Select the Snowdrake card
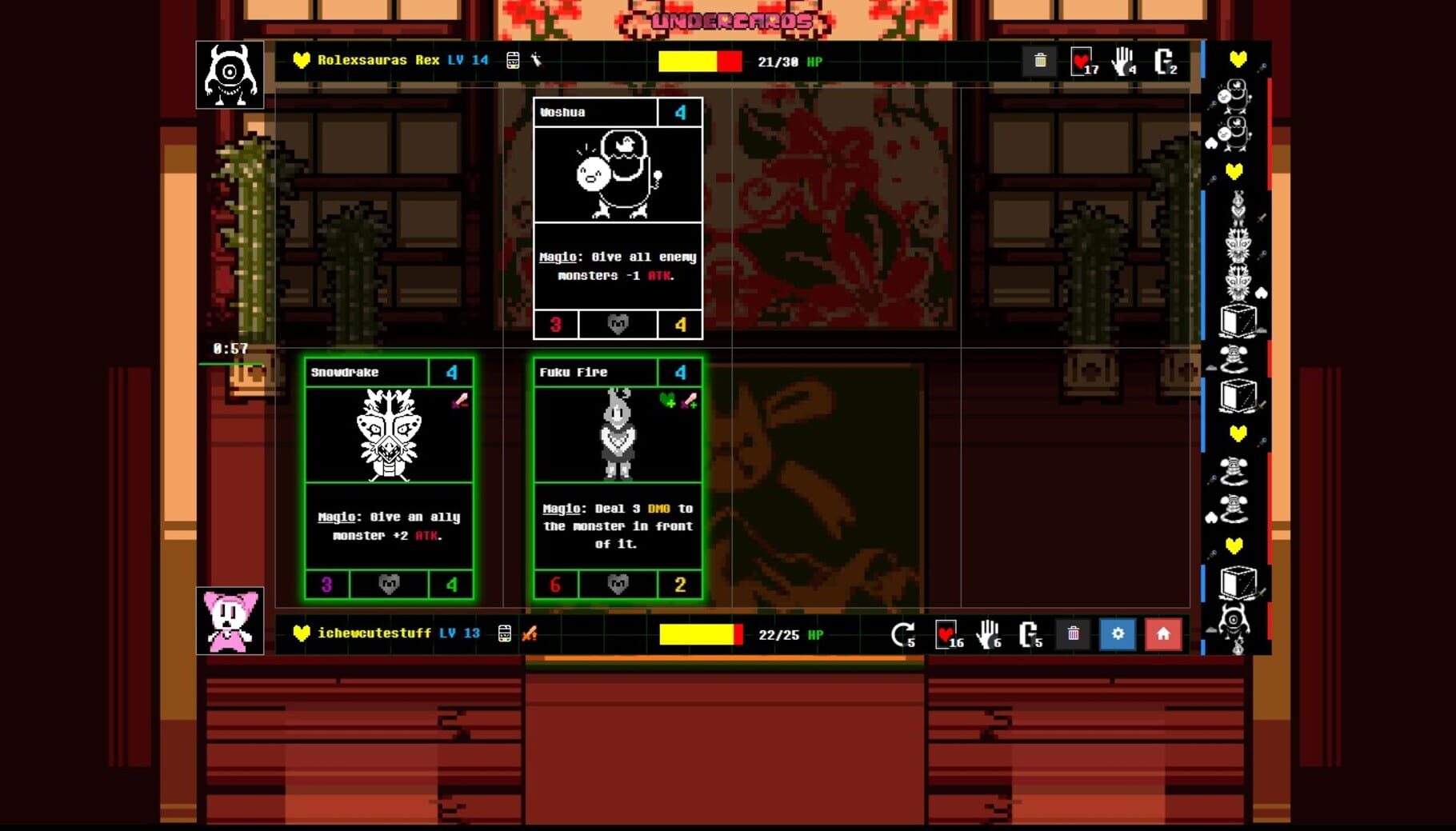 (x=390, y=480)
